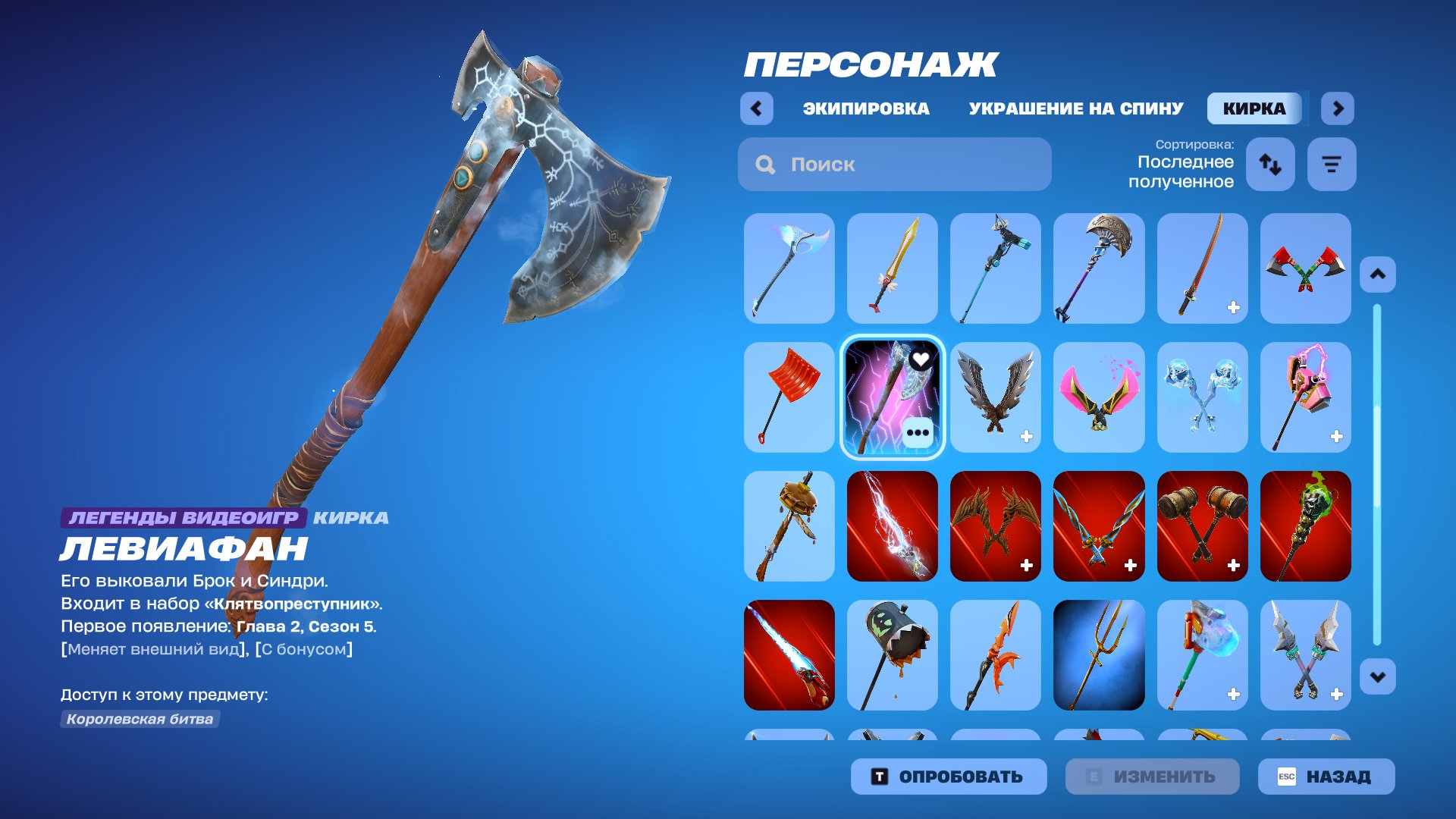1456x819 pixels.
Task: Open the right arrow to next category
Action: pos(1338,108)
